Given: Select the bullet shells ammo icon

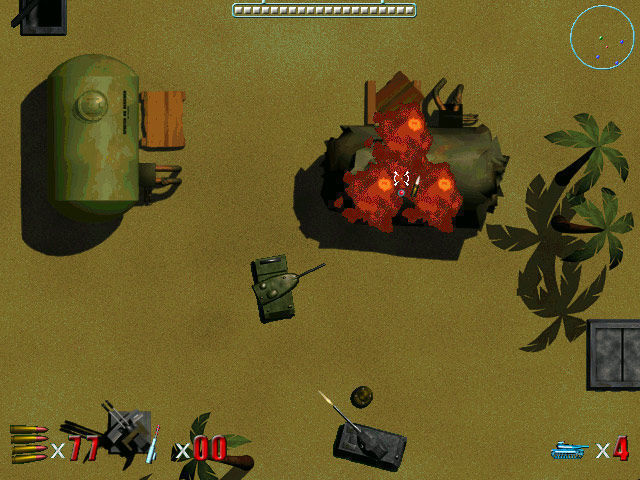Looking at the screenshot, I should pyautogui.click(x=28, y=443).
